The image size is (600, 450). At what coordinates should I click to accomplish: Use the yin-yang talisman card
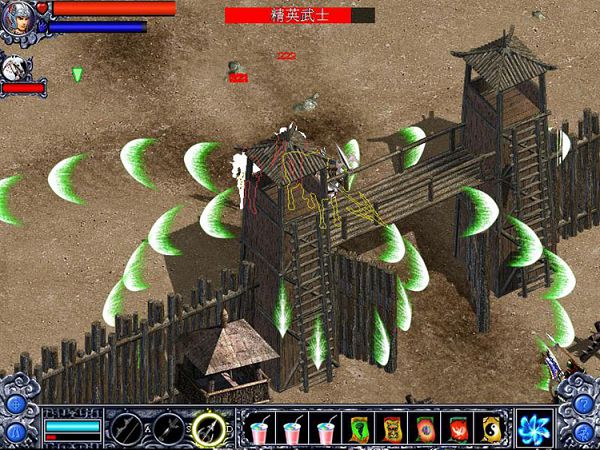pos(491,429)
